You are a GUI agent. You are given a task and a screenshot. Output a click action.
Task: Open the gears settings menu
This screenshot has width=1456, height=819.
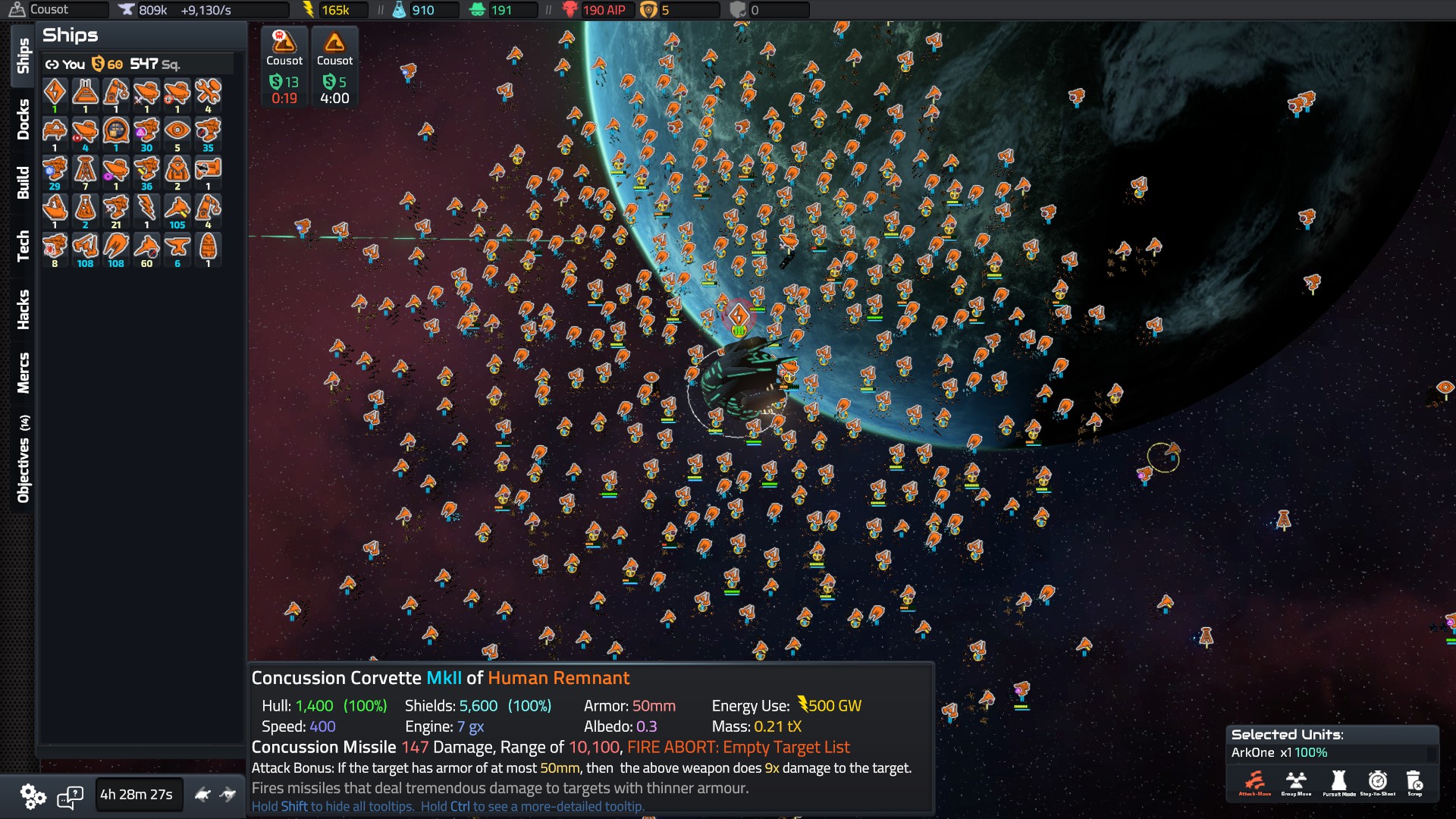click(33, 795)
